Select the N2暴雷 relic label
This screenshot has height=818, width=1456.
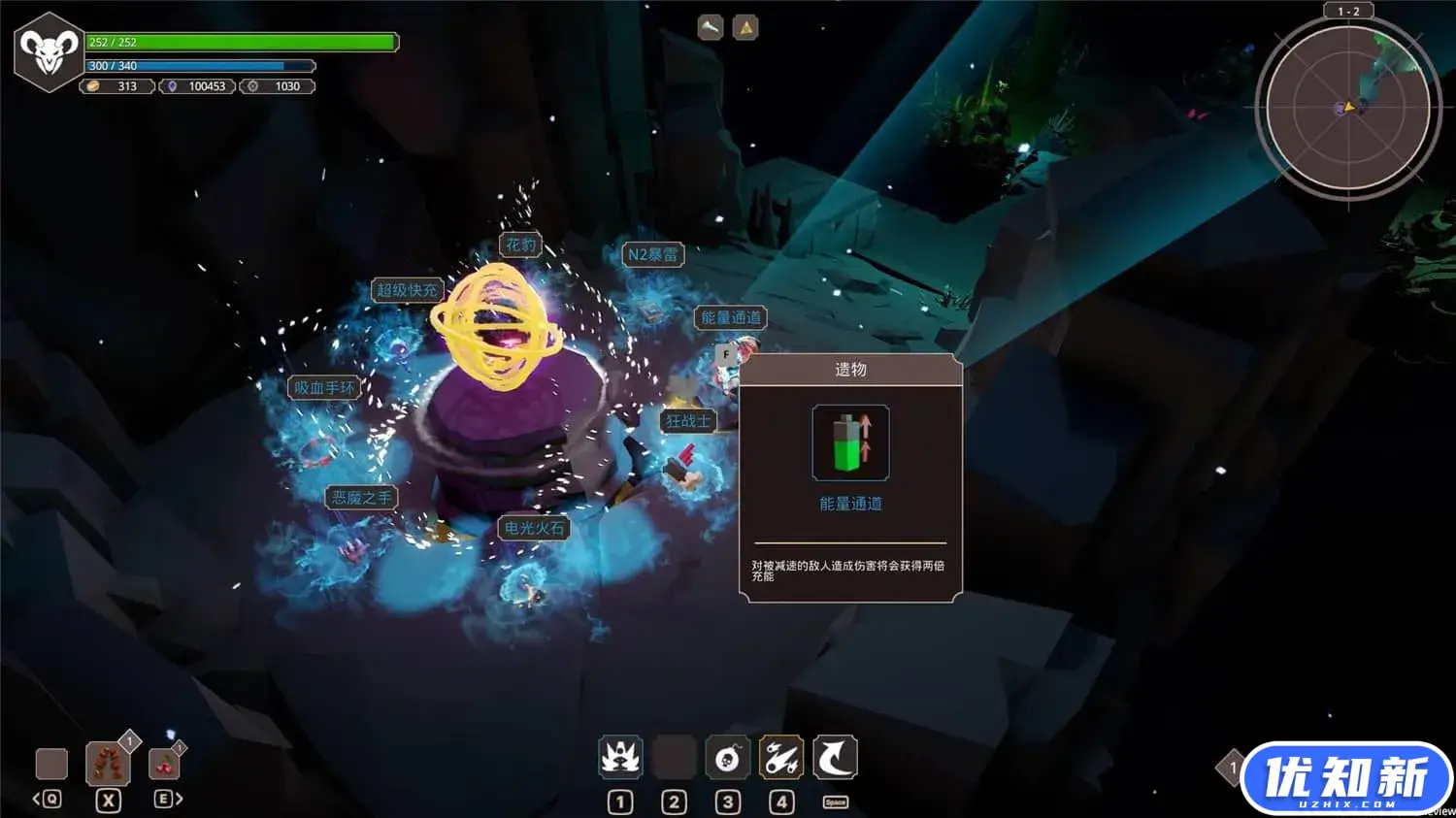652,254
